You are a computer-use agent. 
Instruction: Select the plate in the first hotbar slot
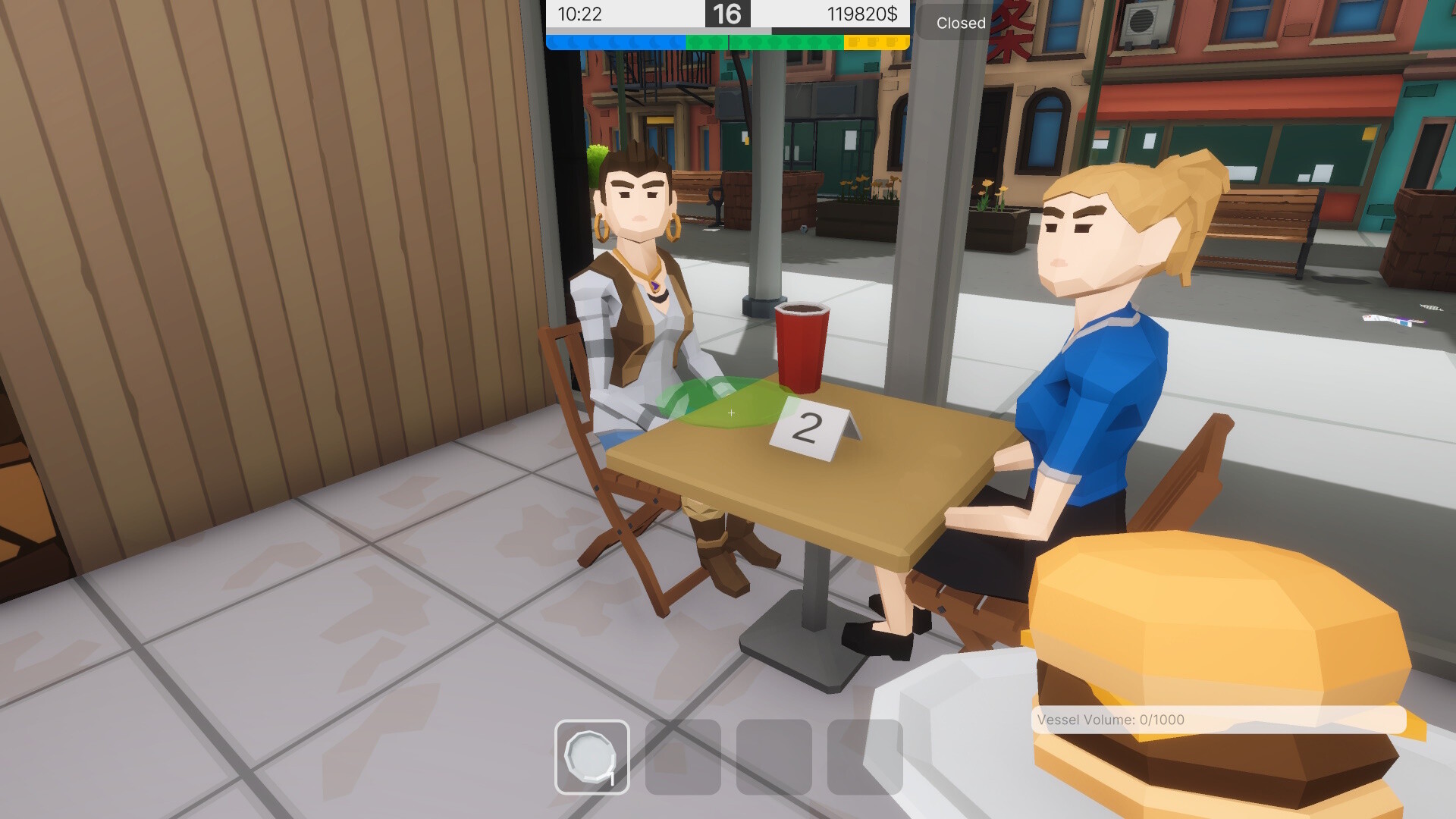[x=592, y=755]
